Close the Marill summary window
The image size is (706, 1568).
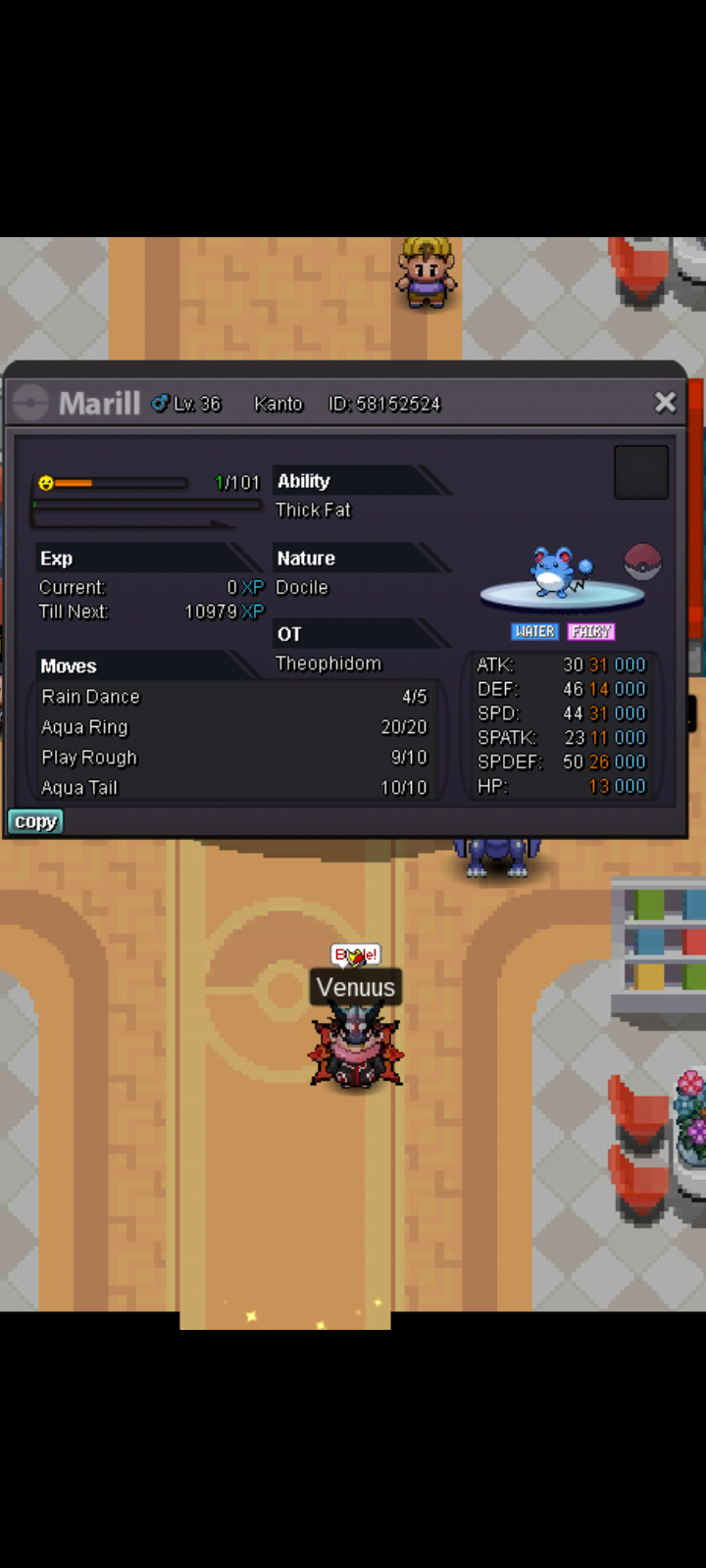pos(665,402)
